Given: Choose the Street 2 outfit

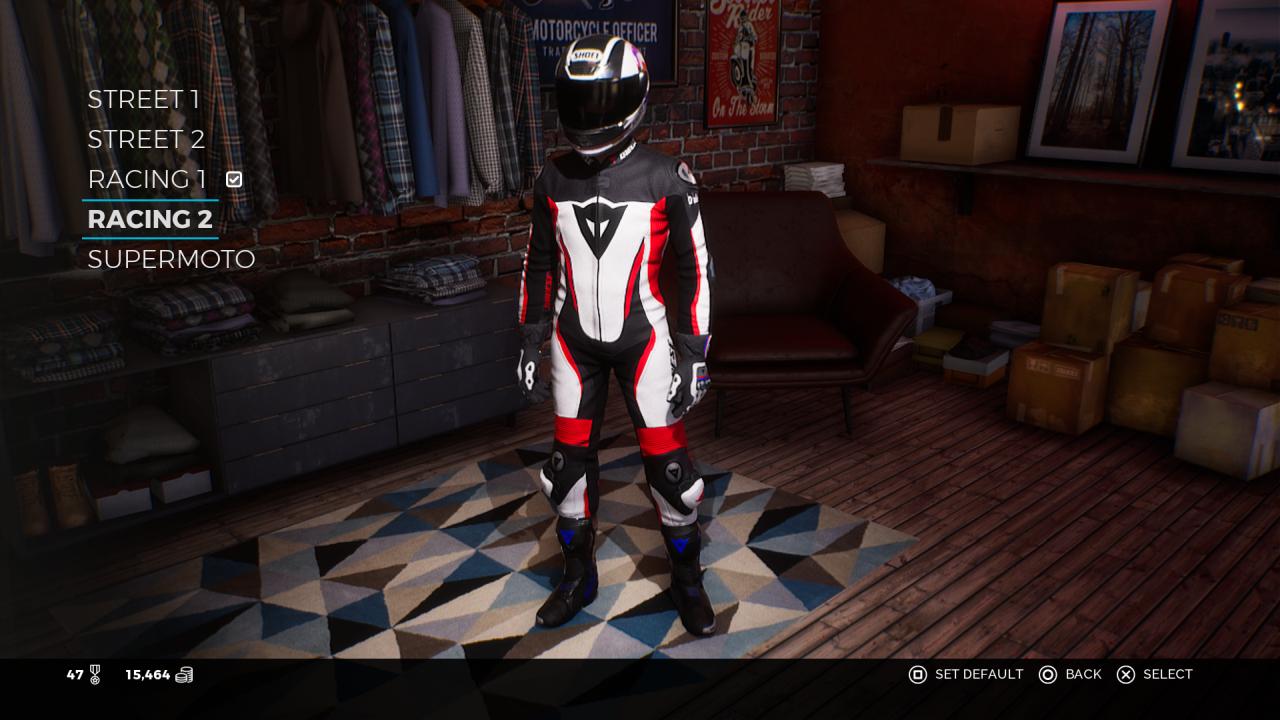Looking at the screenshot, I should 146,139.
